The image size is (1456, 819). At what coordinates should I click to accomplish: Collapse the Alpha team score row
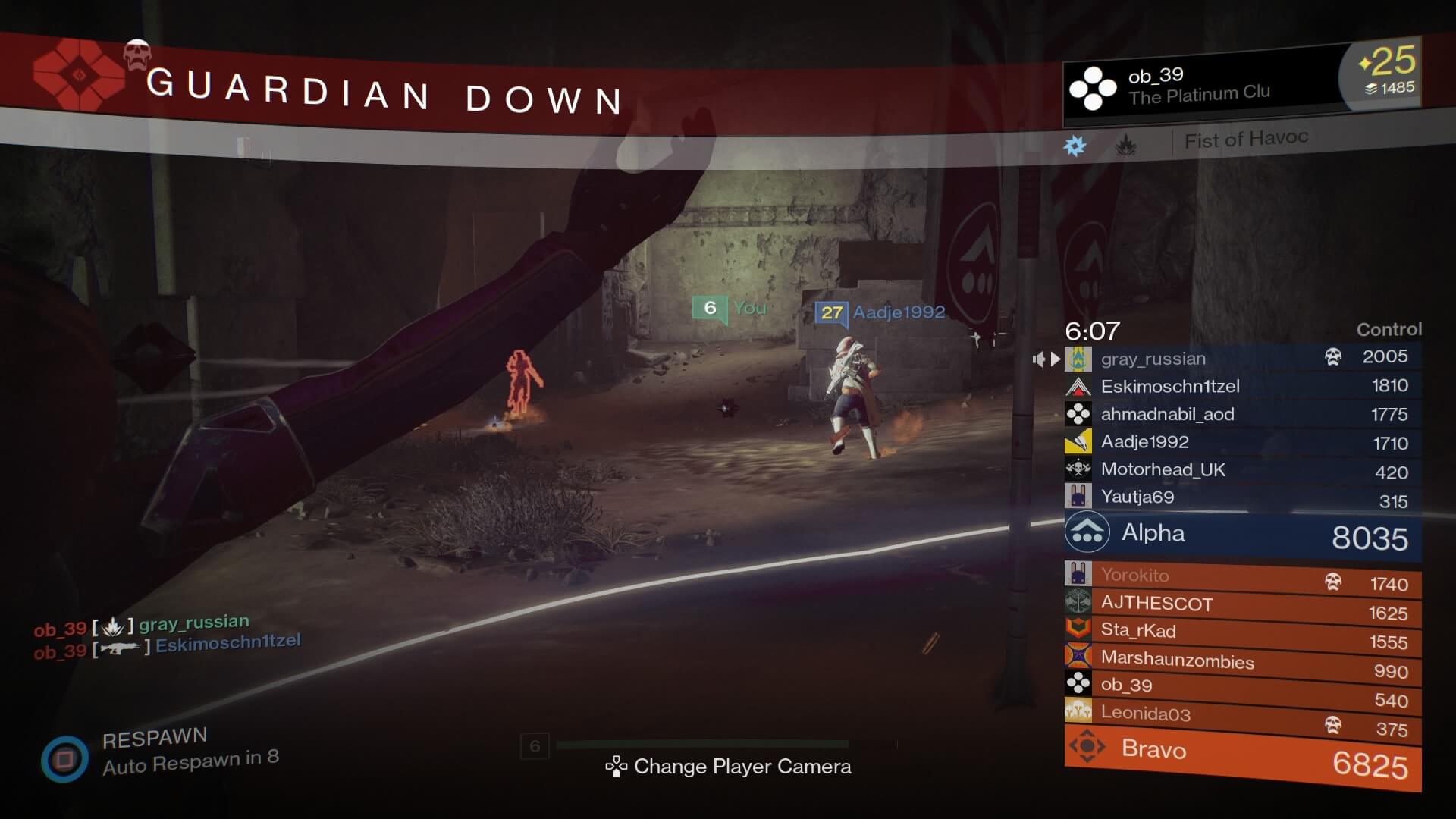1244,533
